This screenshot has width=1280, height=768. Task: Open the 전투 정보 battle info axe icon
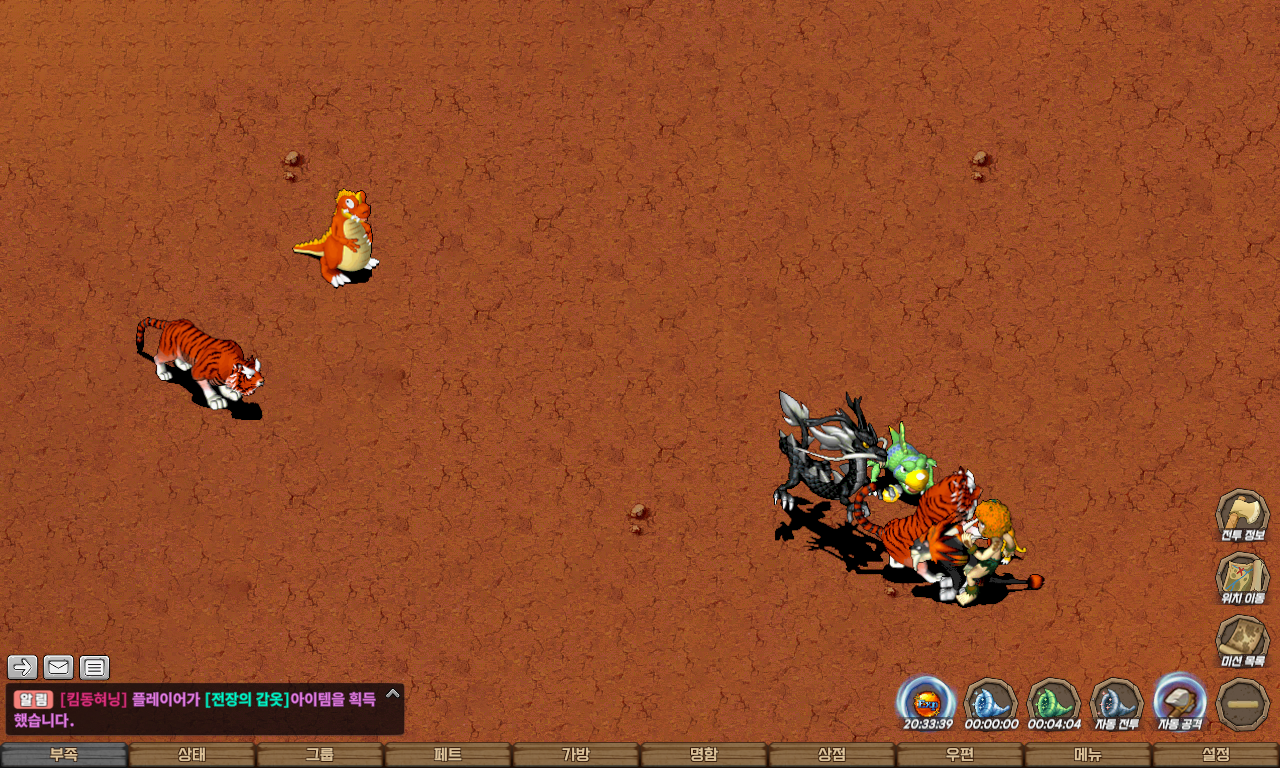tap(1242, 515)
